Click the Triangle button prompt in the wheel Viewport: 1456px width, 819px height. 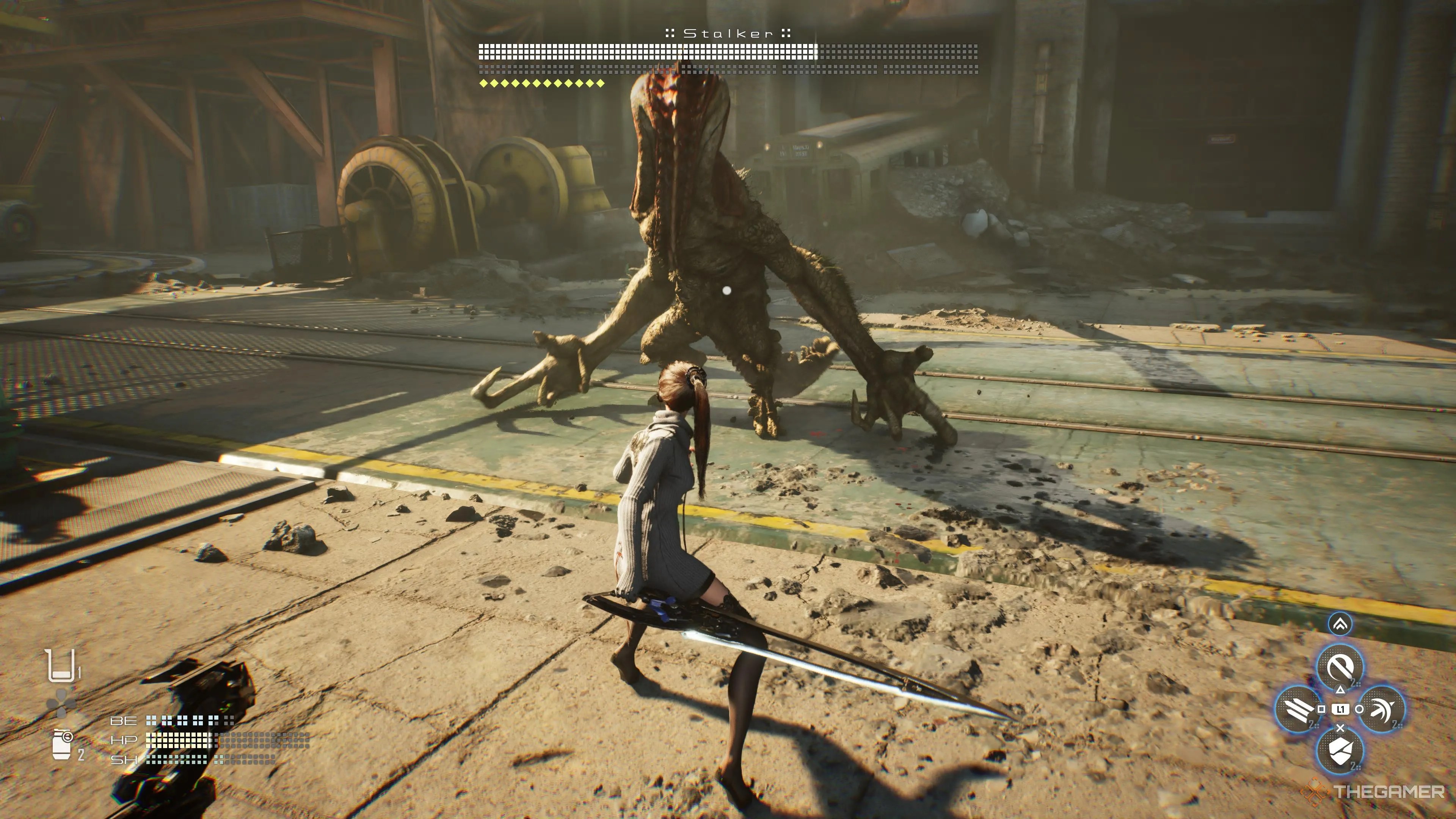click(x=1340, y=691)
